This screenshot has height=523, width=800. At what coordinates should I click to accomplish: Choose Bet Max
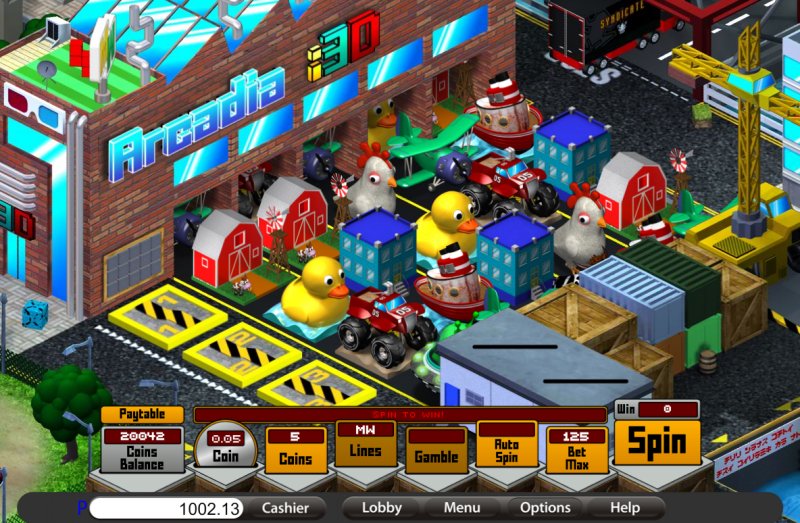(x=577, y=451)
